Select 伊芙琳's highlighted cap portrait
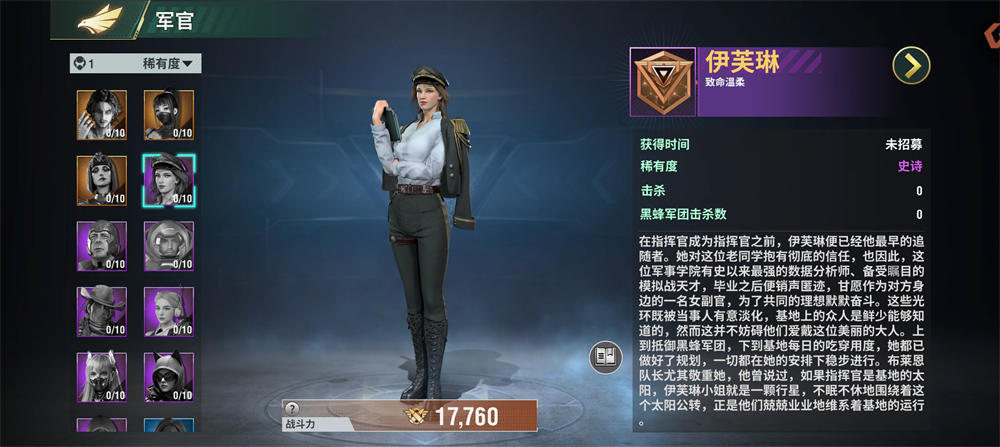The width and height of the screenshot is (1000, 447). [168, 180]
